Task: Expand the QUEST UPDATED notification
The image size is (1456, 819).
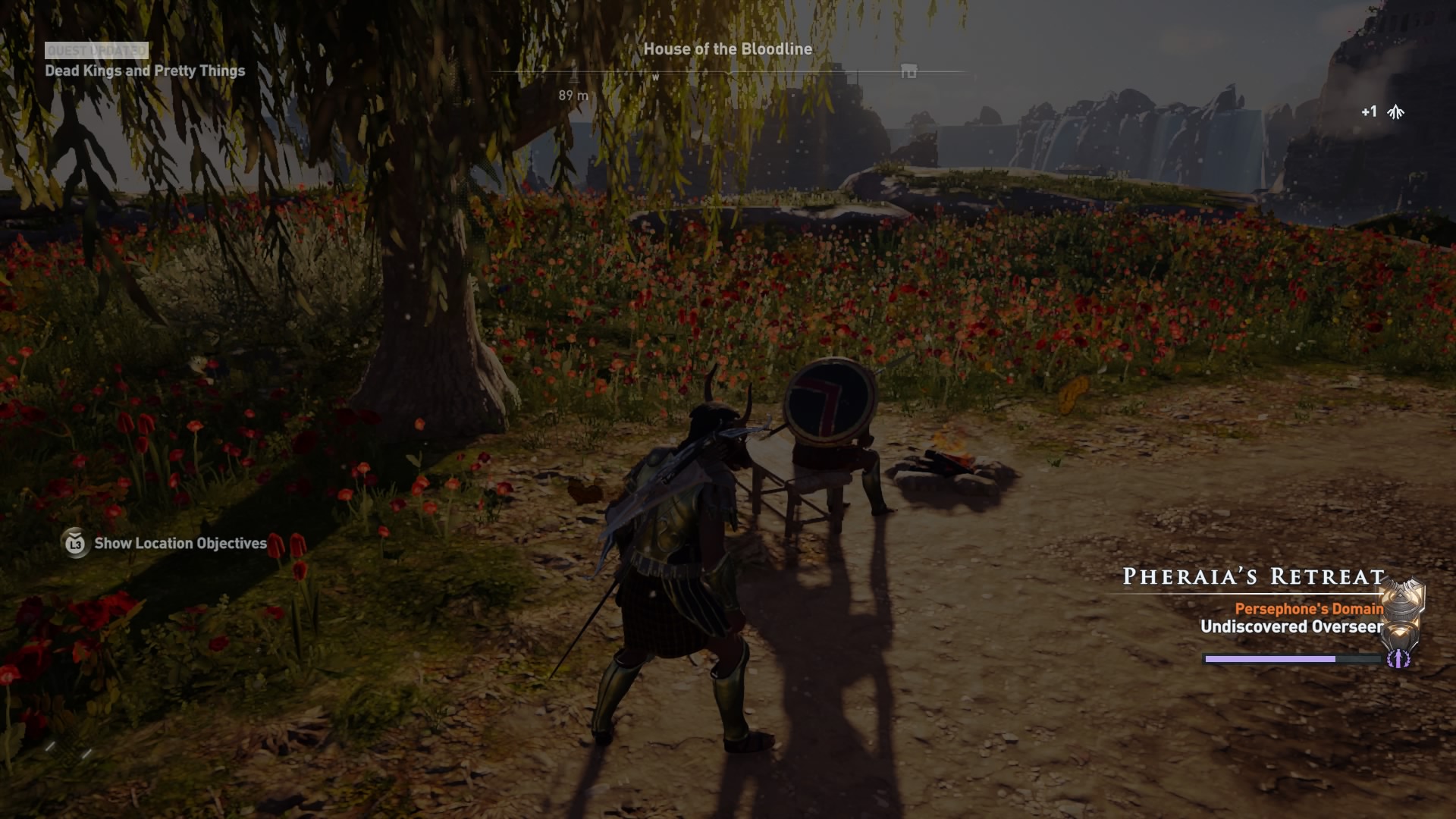Action: 95,52
